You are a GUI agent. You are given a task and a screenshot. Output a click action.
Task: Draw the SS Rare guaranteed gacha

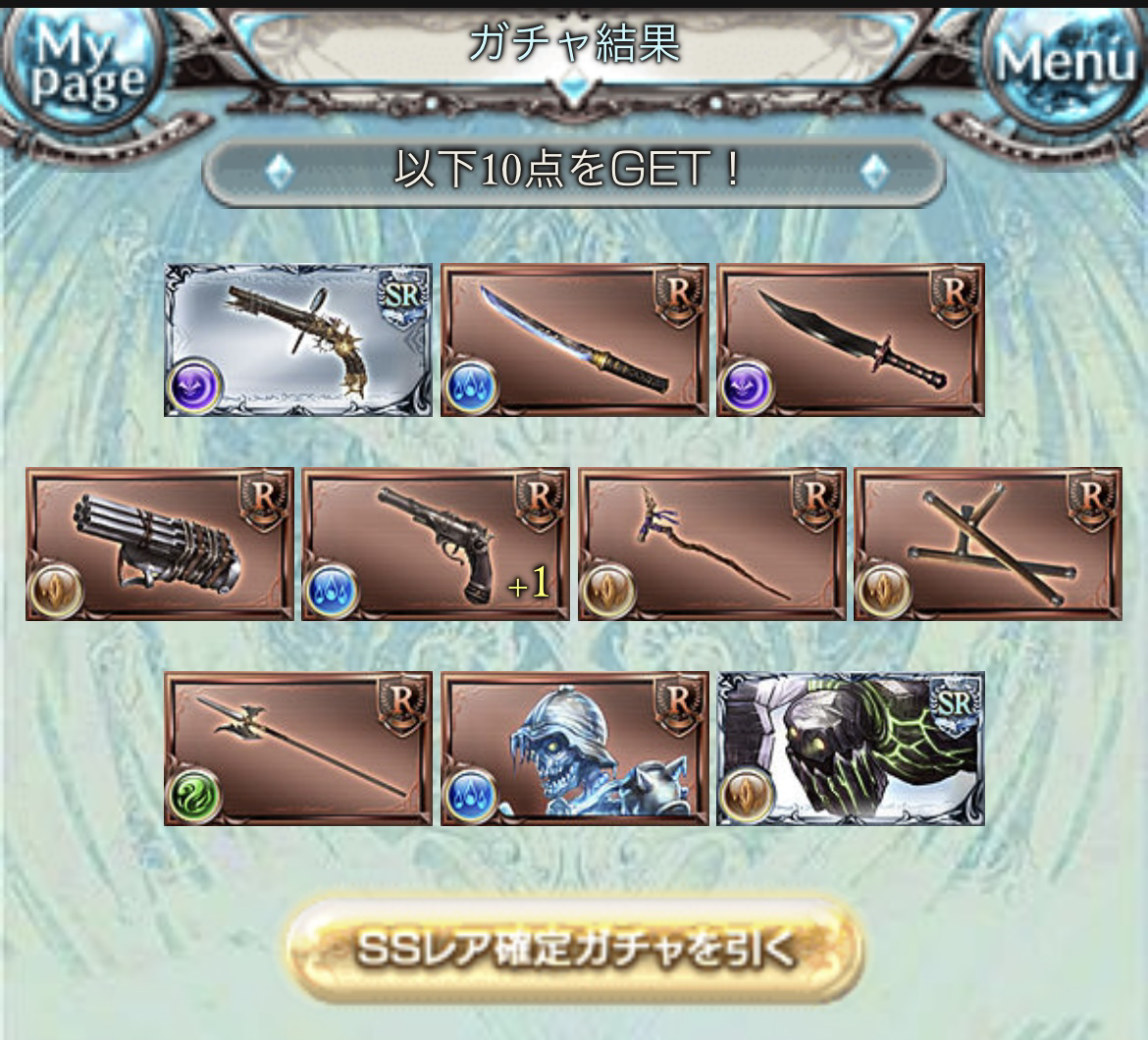tap(574, 948)
